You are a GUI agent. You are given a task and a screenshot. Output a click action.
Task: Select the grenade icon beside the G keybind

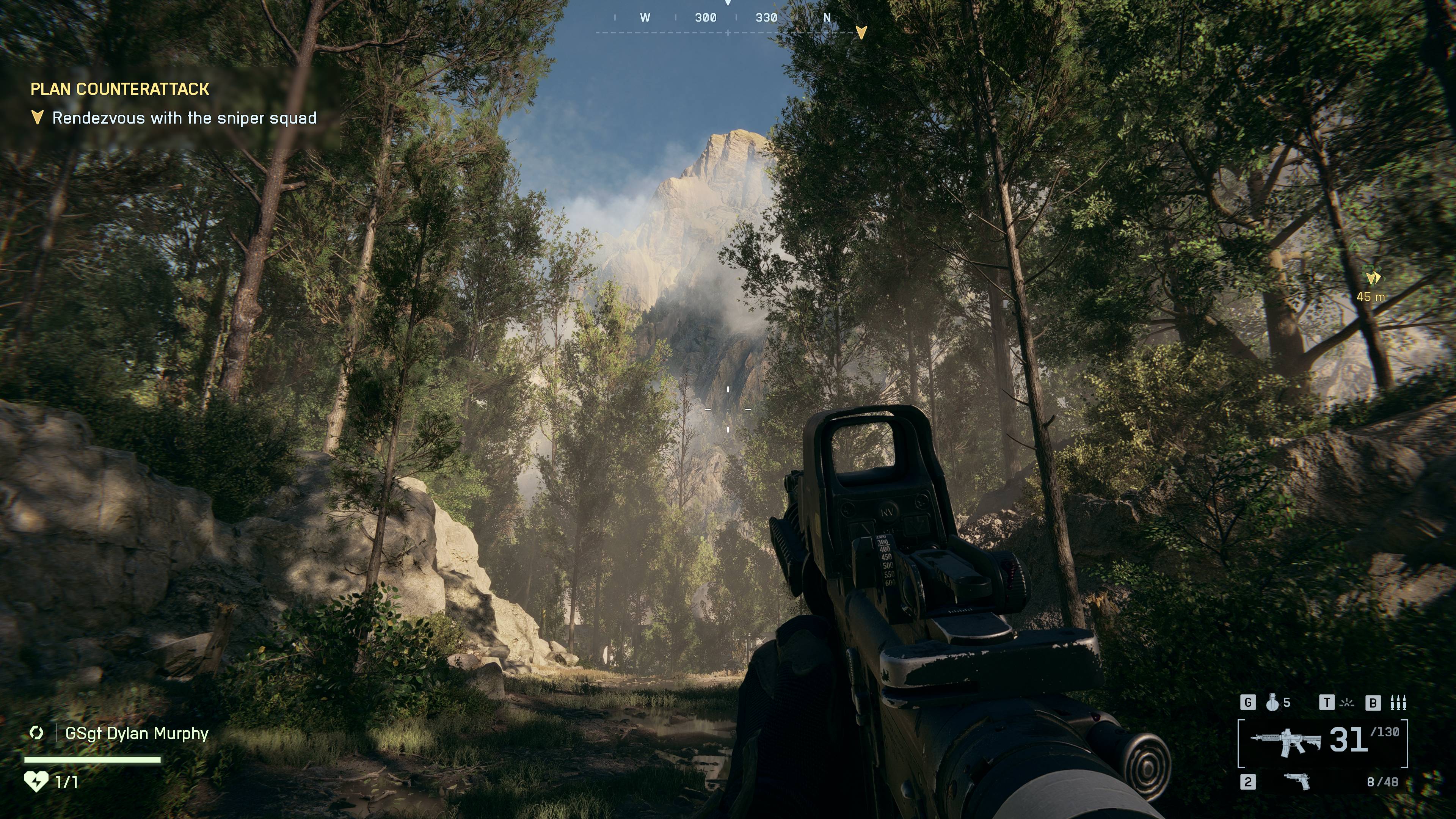1272,703
